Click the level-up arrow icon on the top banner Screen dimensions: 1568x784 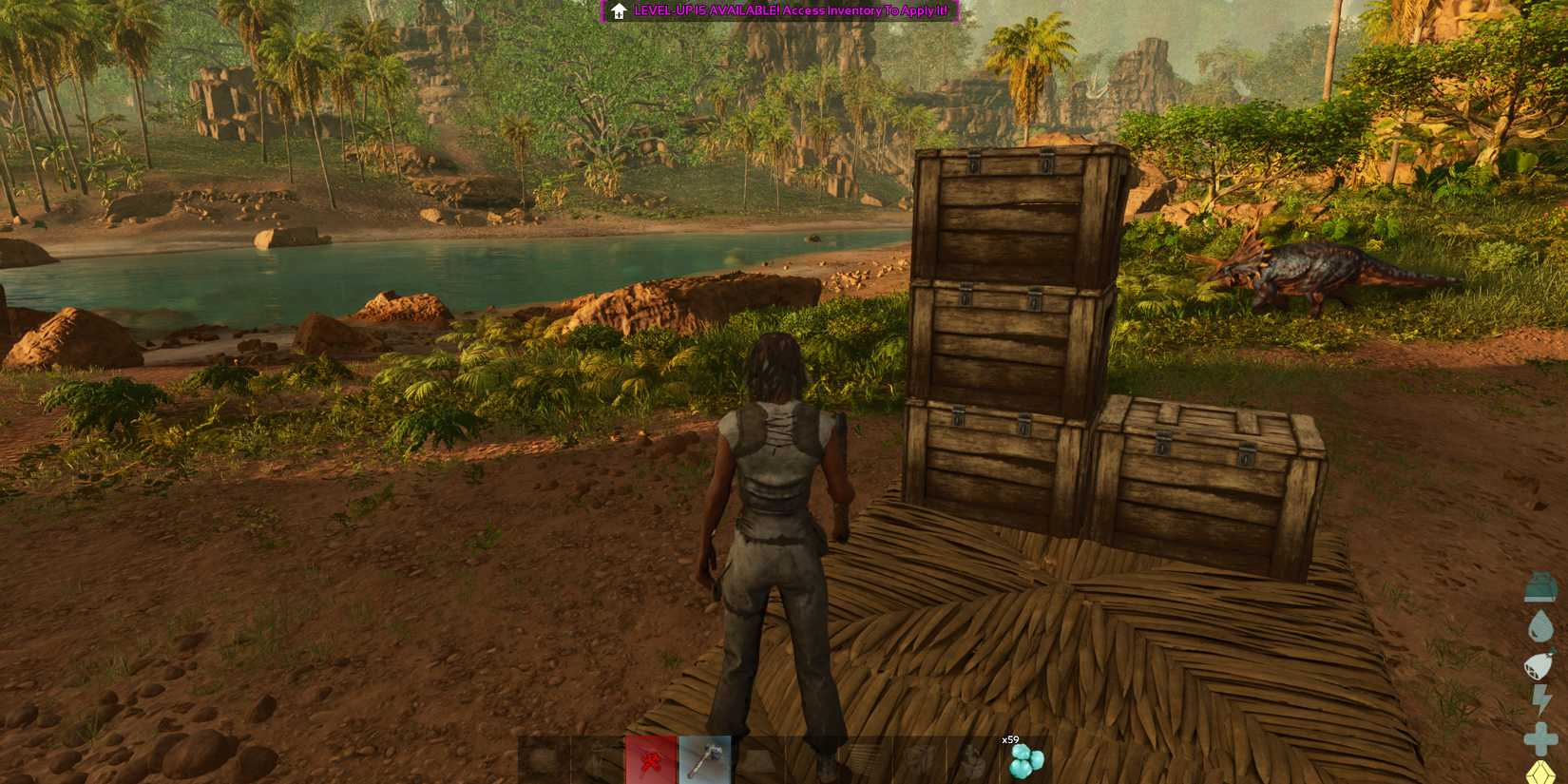pos(618,11)
